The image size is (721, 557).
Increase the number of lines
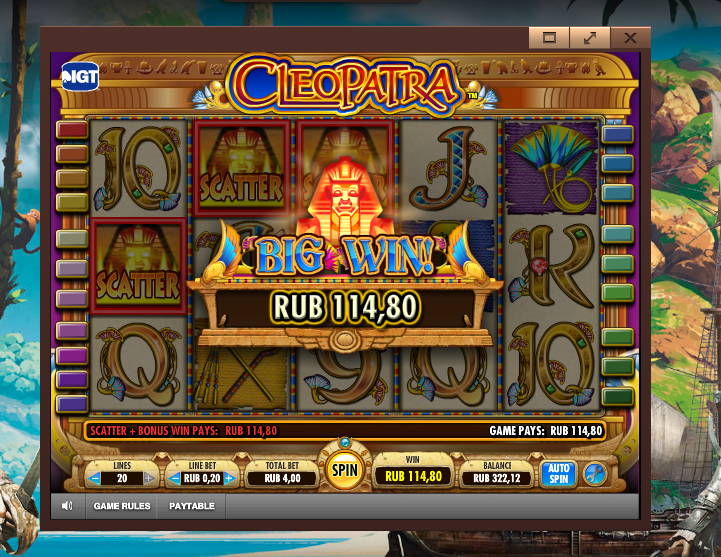(x=150, y=478)
